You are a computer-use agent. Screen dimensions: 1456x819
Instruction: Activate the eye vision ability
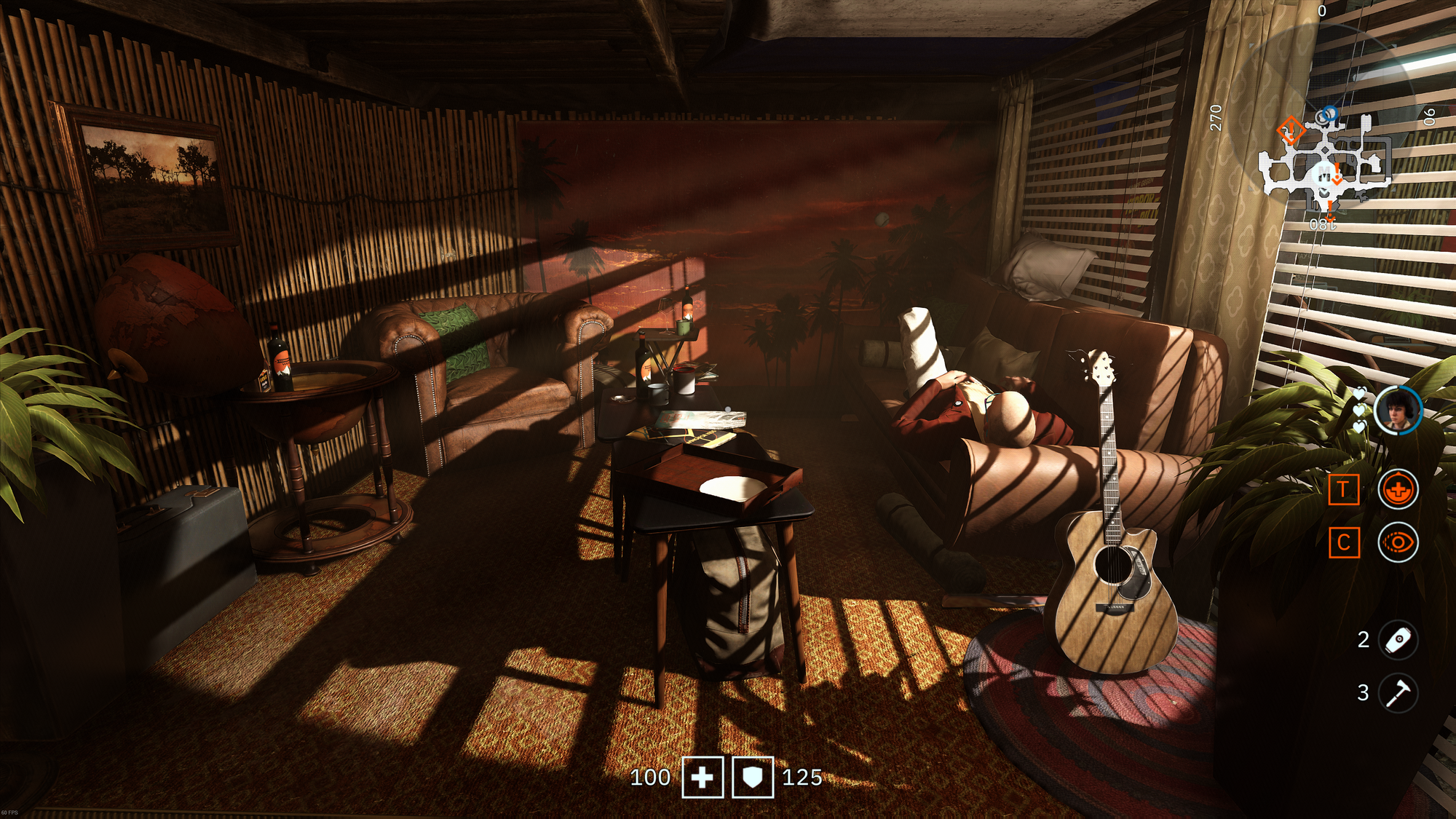(1398, 542)
